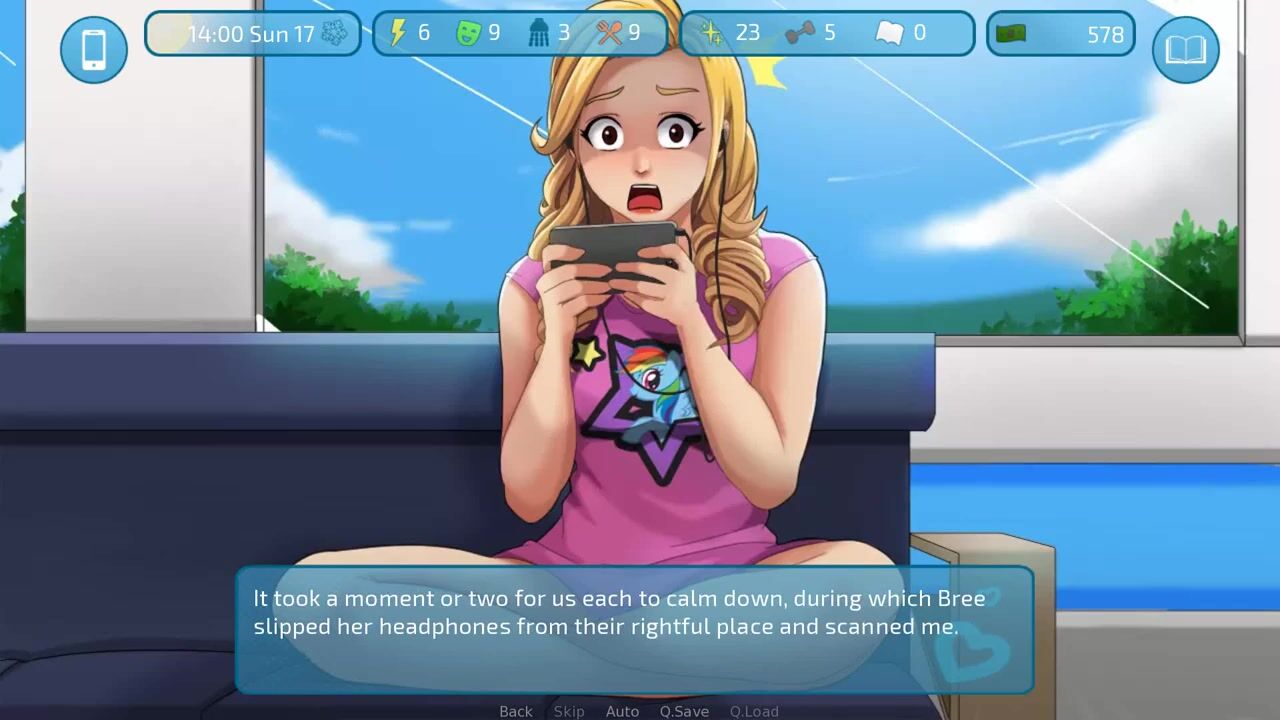
Task: Open the journal book icon
Action: pos(1186,49)
